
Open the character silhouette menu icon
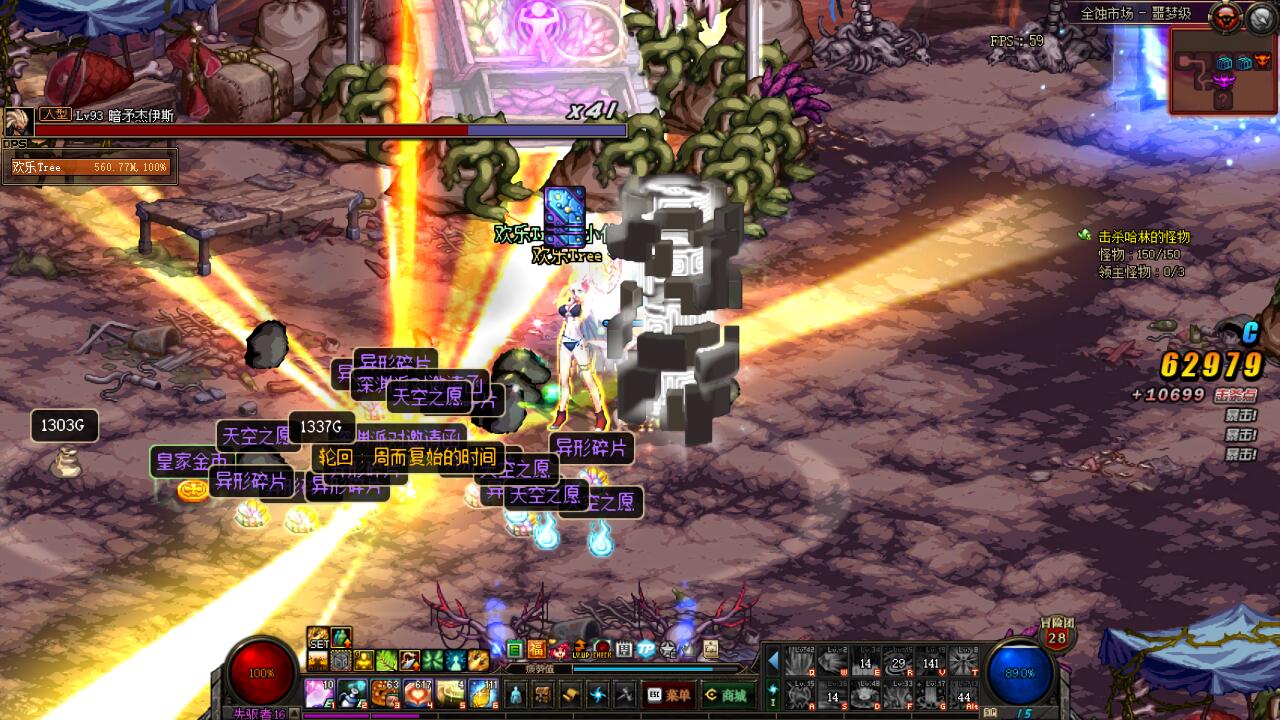[516, 694]
